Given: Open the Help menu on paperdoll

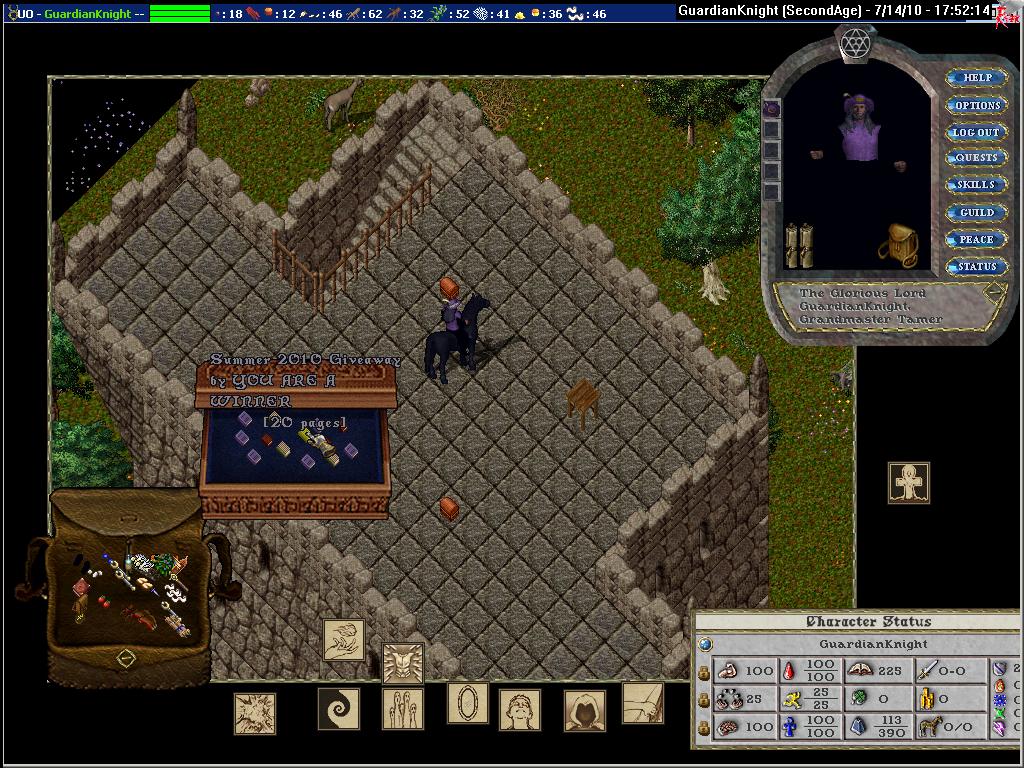Looking at the screenshot, I should tap(976, 78).
